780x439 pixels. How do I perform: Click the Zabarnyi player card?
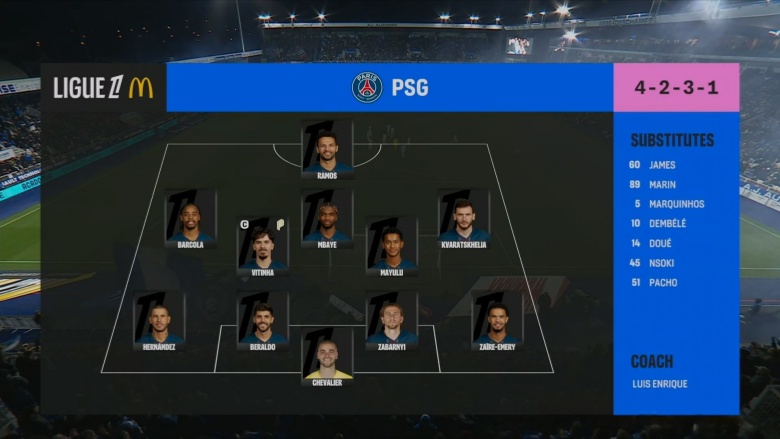tap(391, 321)
